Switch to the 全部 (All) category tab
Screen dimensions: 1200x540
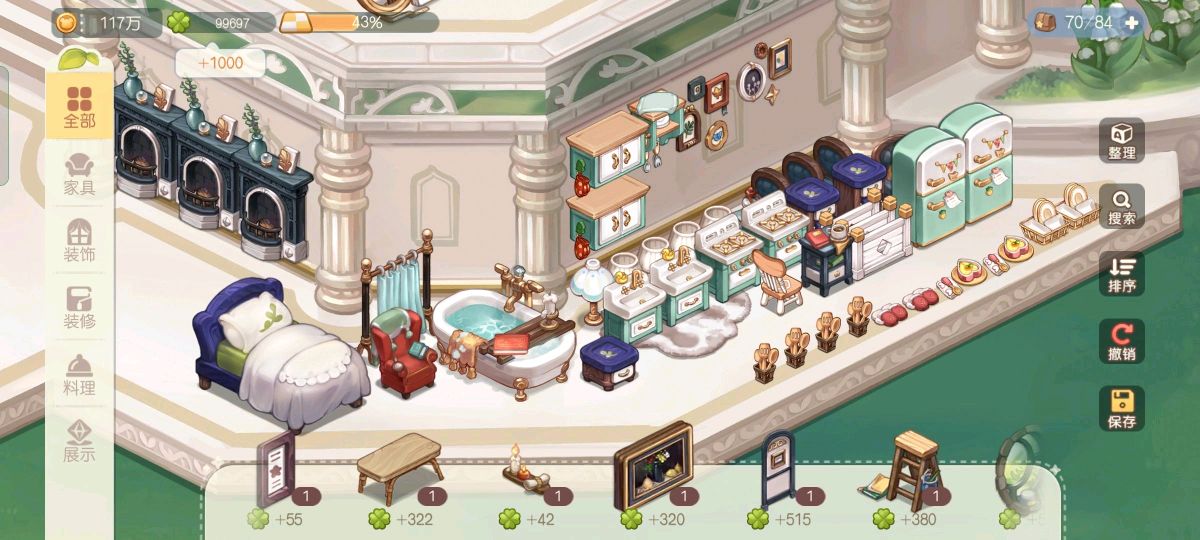pyautogui.click(x=79, y=108)
